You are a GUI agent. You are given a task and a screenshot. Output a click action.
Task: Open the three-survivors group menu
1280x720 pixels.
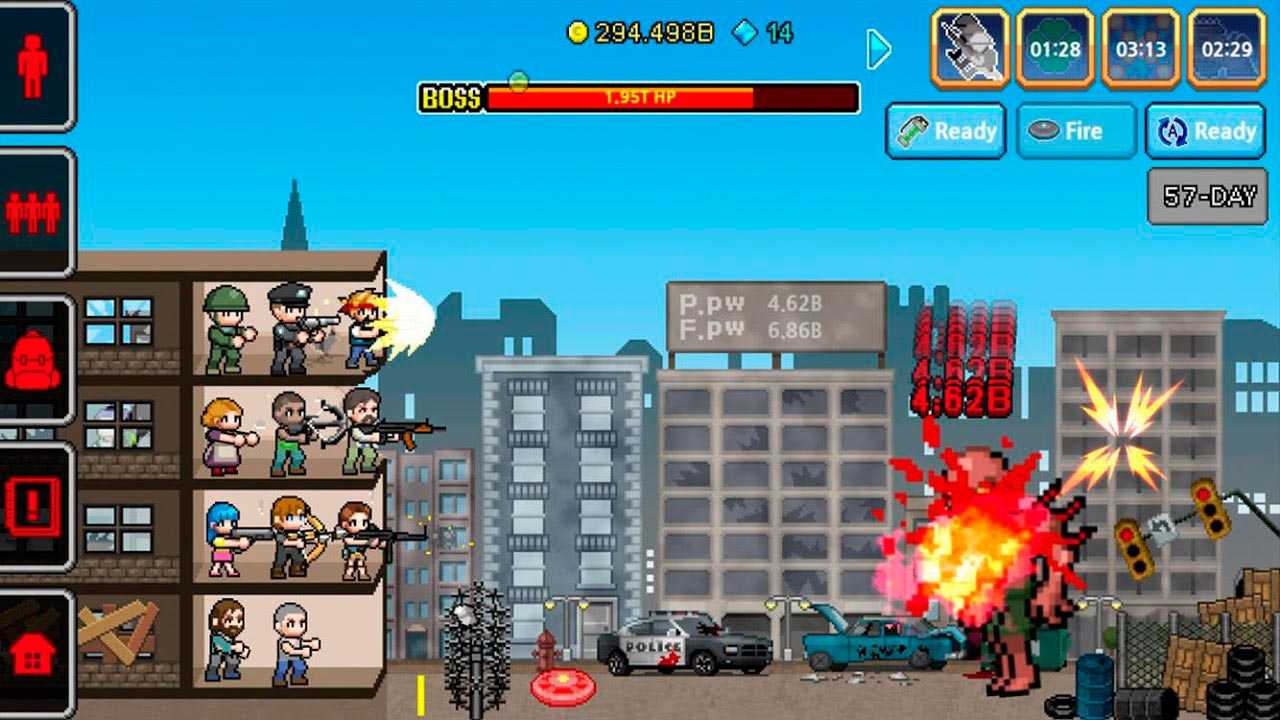coord(33,211)
